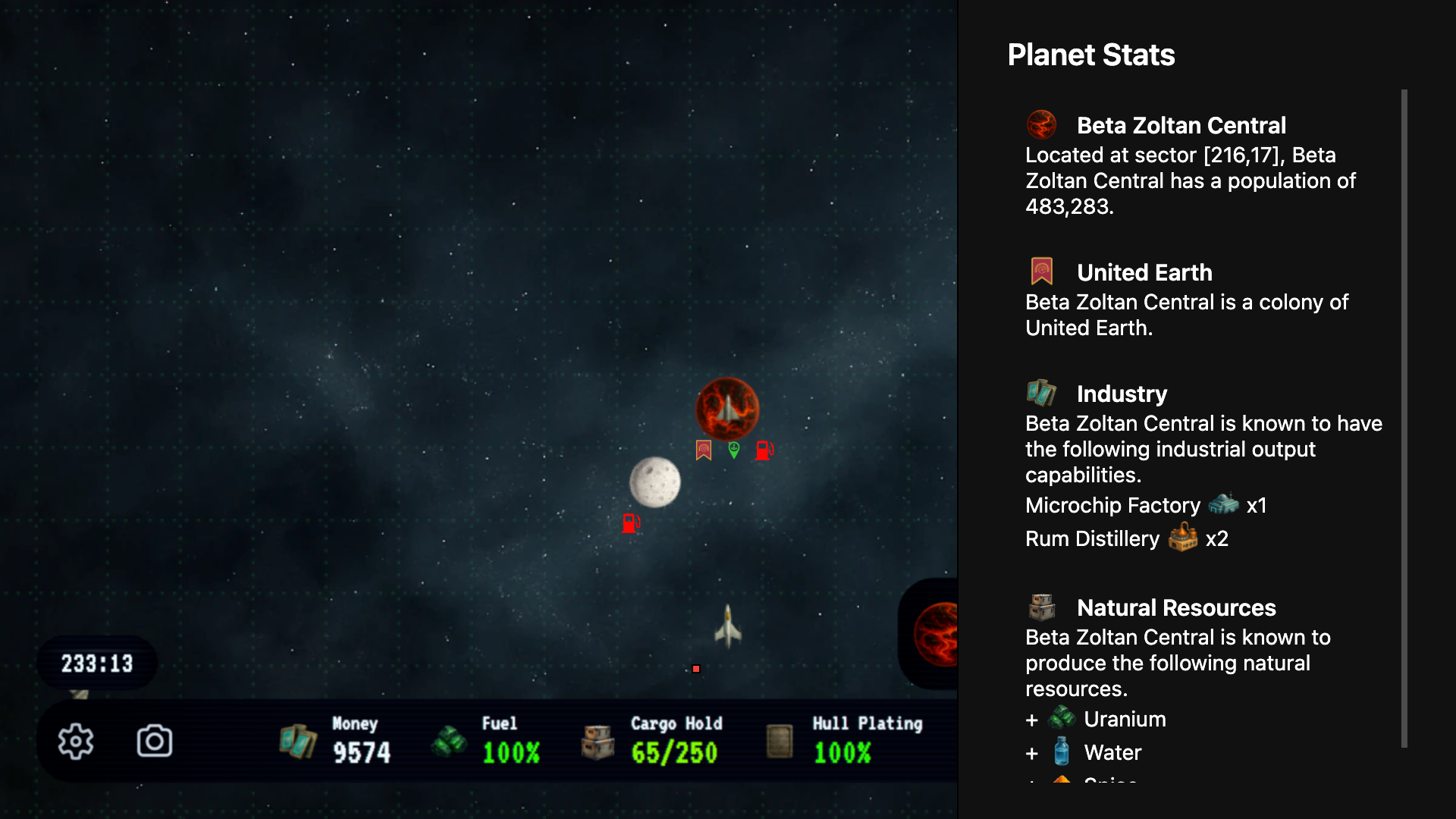
Task: Click the red fuel pump beside the green pin
Action: (764, 450)
